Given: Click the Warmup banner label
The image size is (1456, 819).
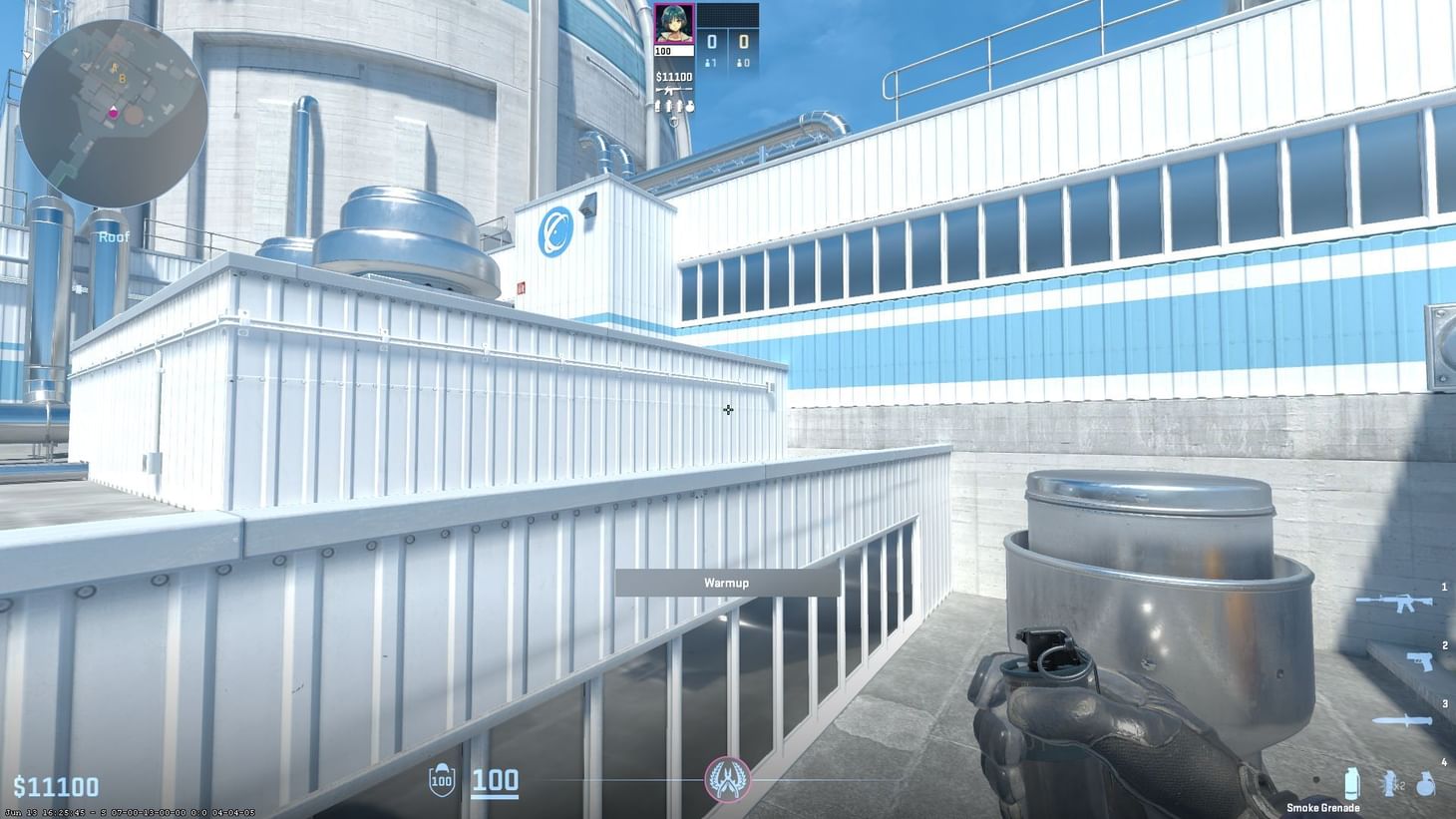Looking at the screenshot, I should pos(728,583).
